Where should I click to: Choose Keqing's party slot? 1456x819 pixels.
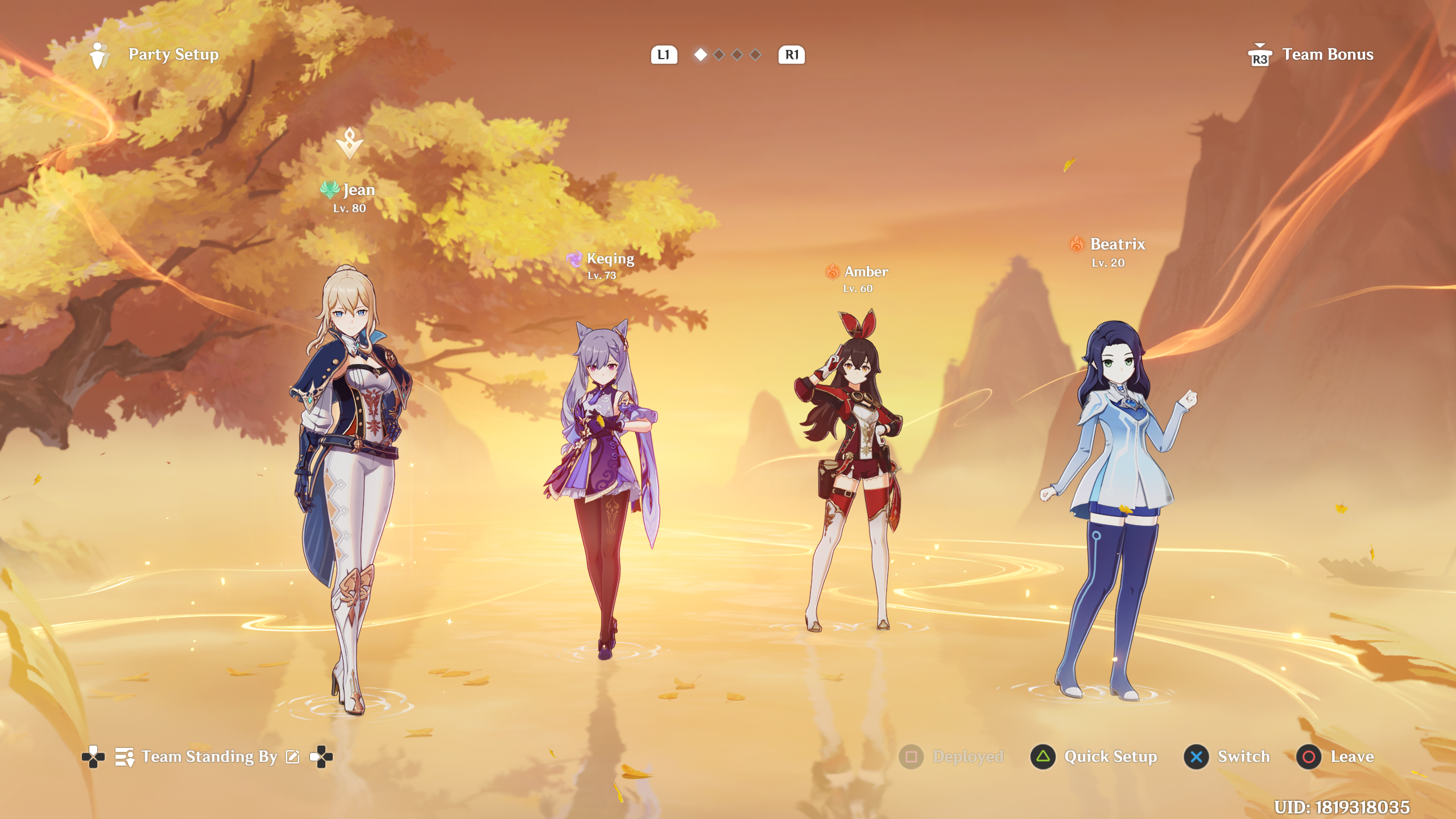click(604, 483)
